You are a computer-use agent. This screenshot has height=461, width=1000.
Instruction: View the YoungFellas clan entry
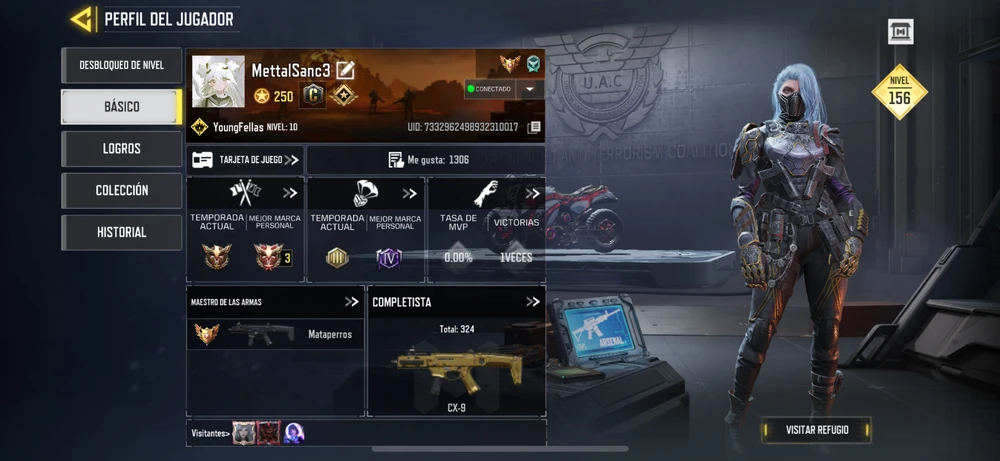click(x=243, y=127)
